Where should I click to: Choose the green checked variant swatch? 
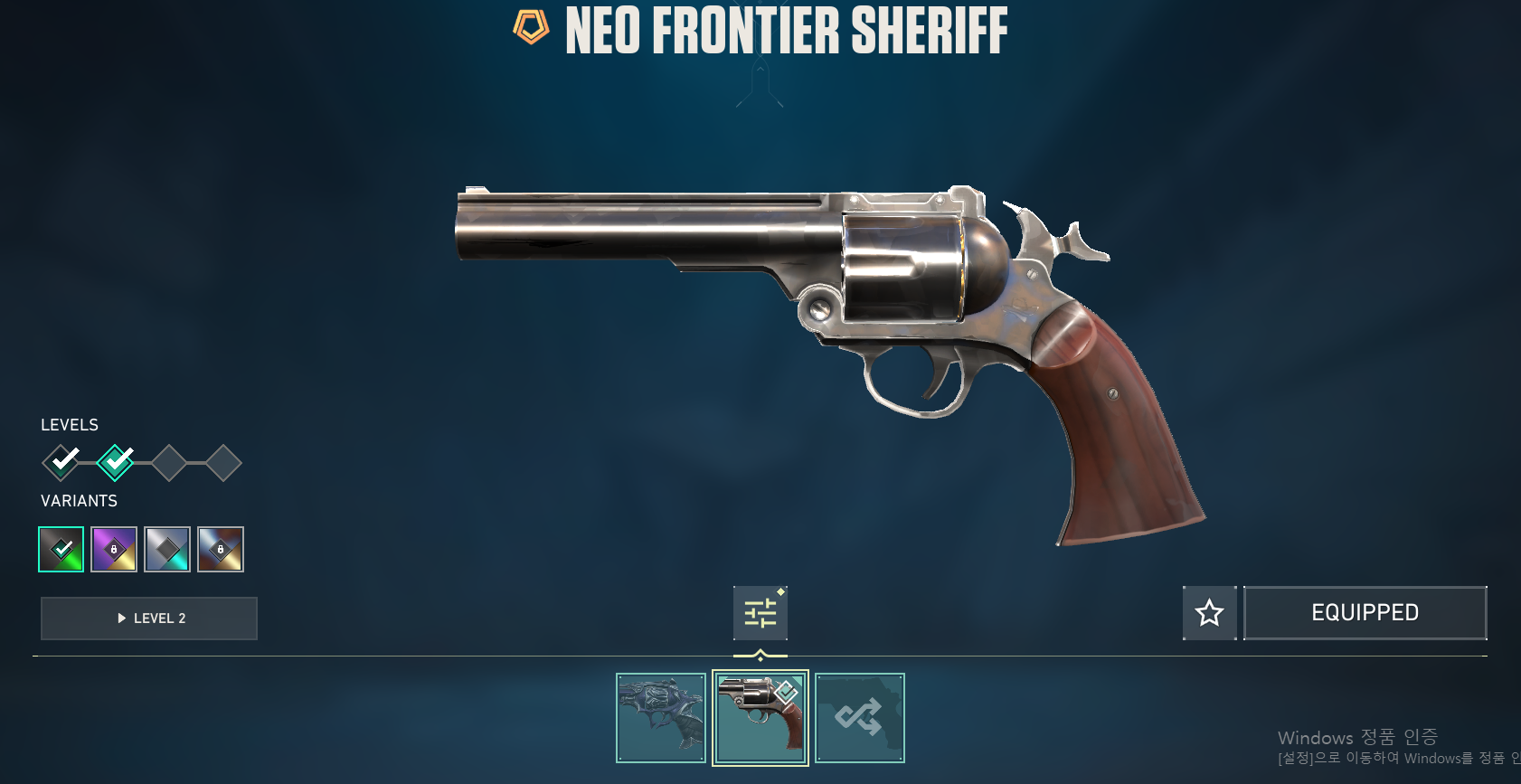click(61, 549)
